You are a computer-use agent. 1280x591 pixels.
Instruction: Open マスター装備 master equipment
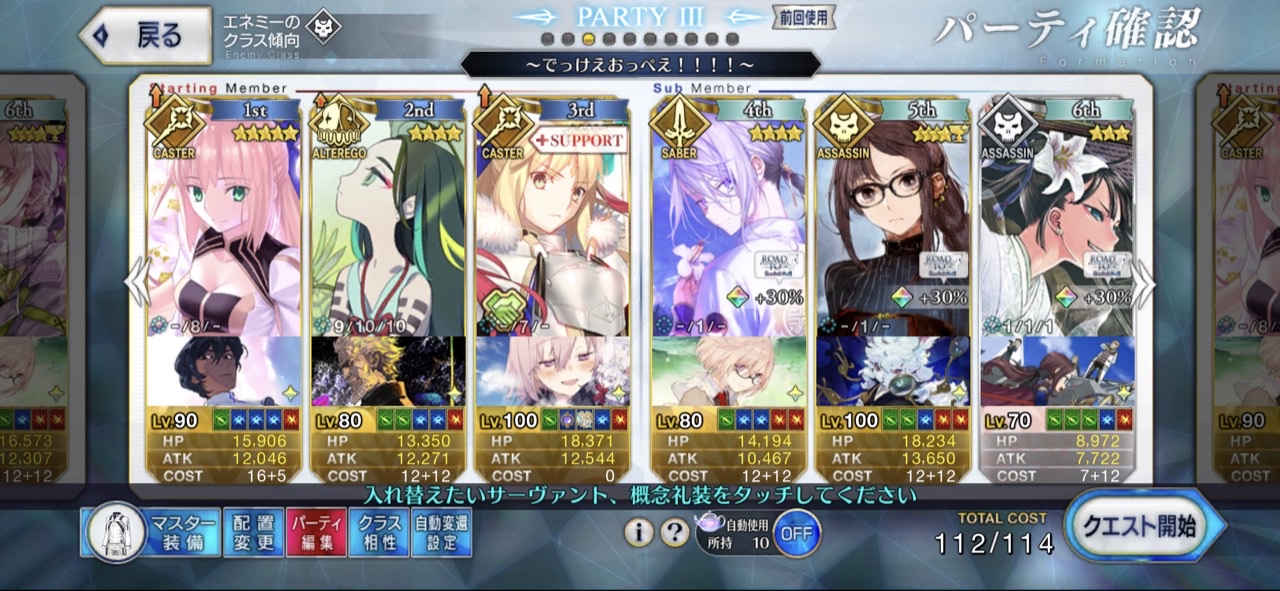tap(151, 533)
